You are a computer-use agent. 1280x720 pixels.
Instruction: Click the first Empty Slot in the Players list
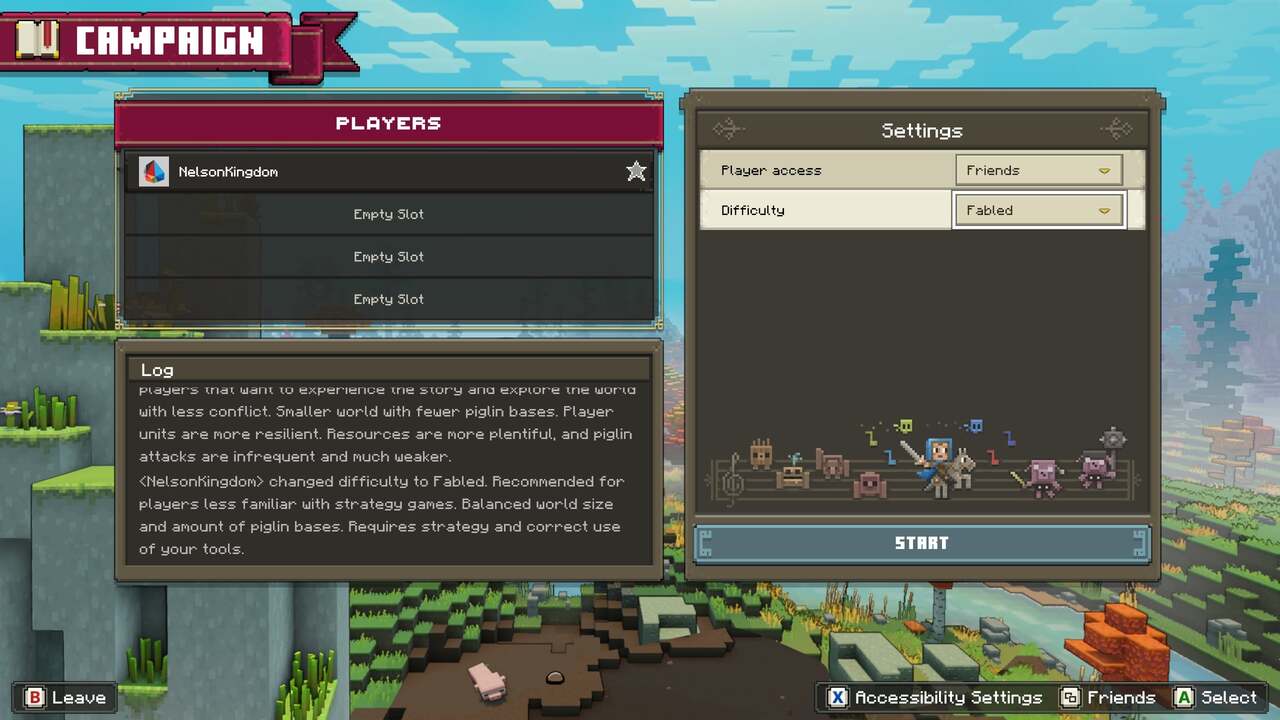(x=388, y=214)
